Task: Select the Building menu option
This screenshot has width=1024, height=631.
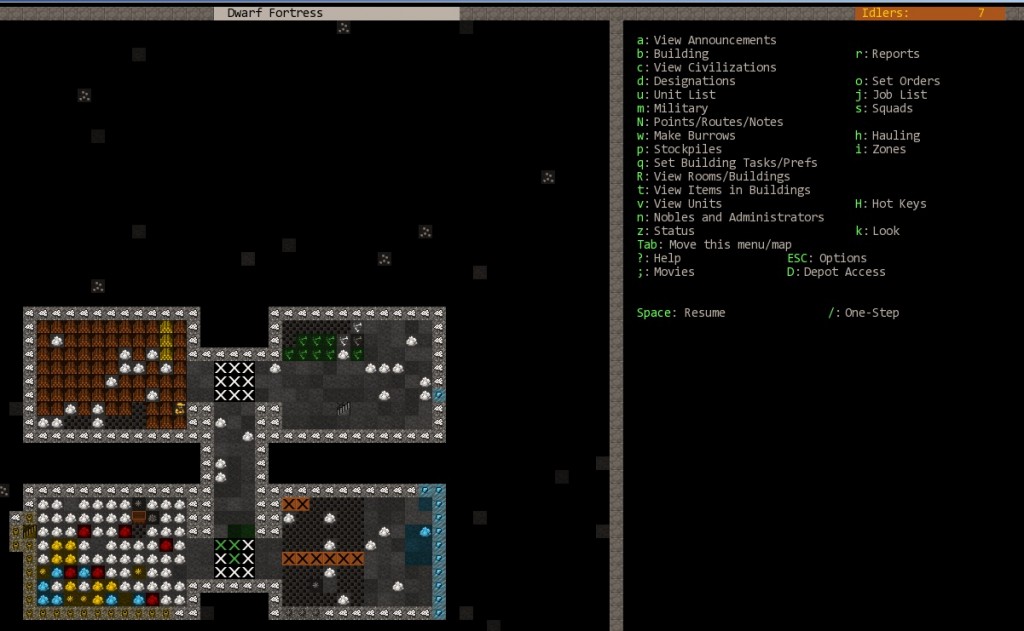Action: 680,54
